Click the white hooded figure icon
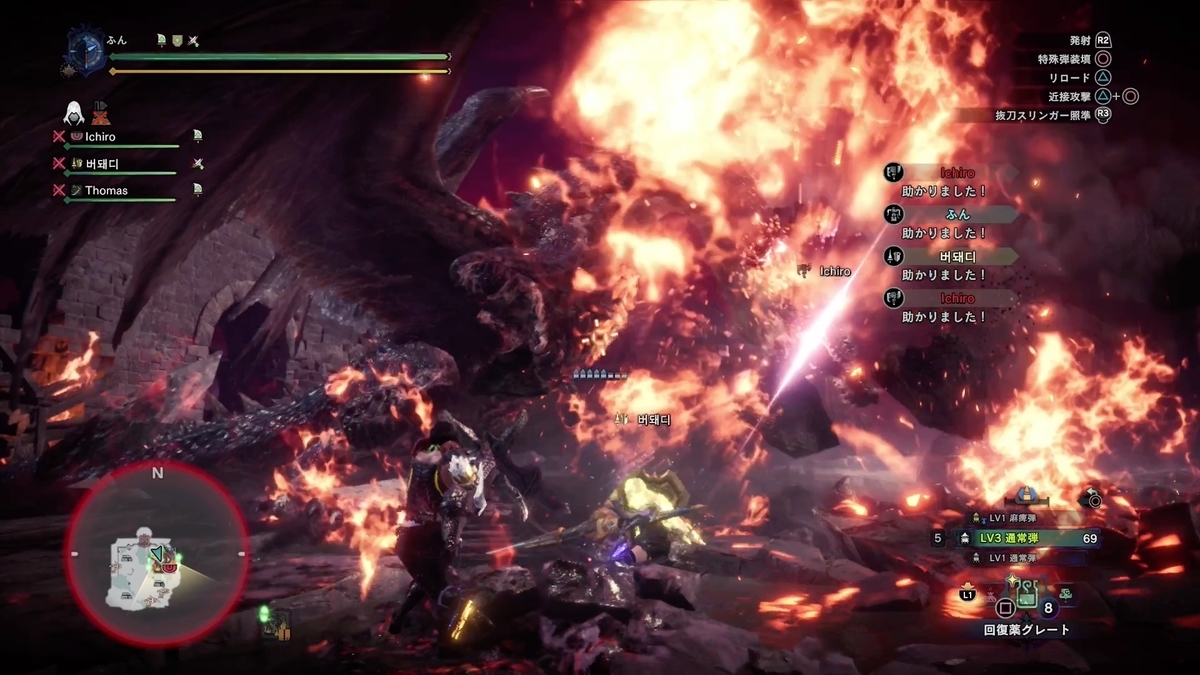The image size is (1200, 675). (73, 111)
